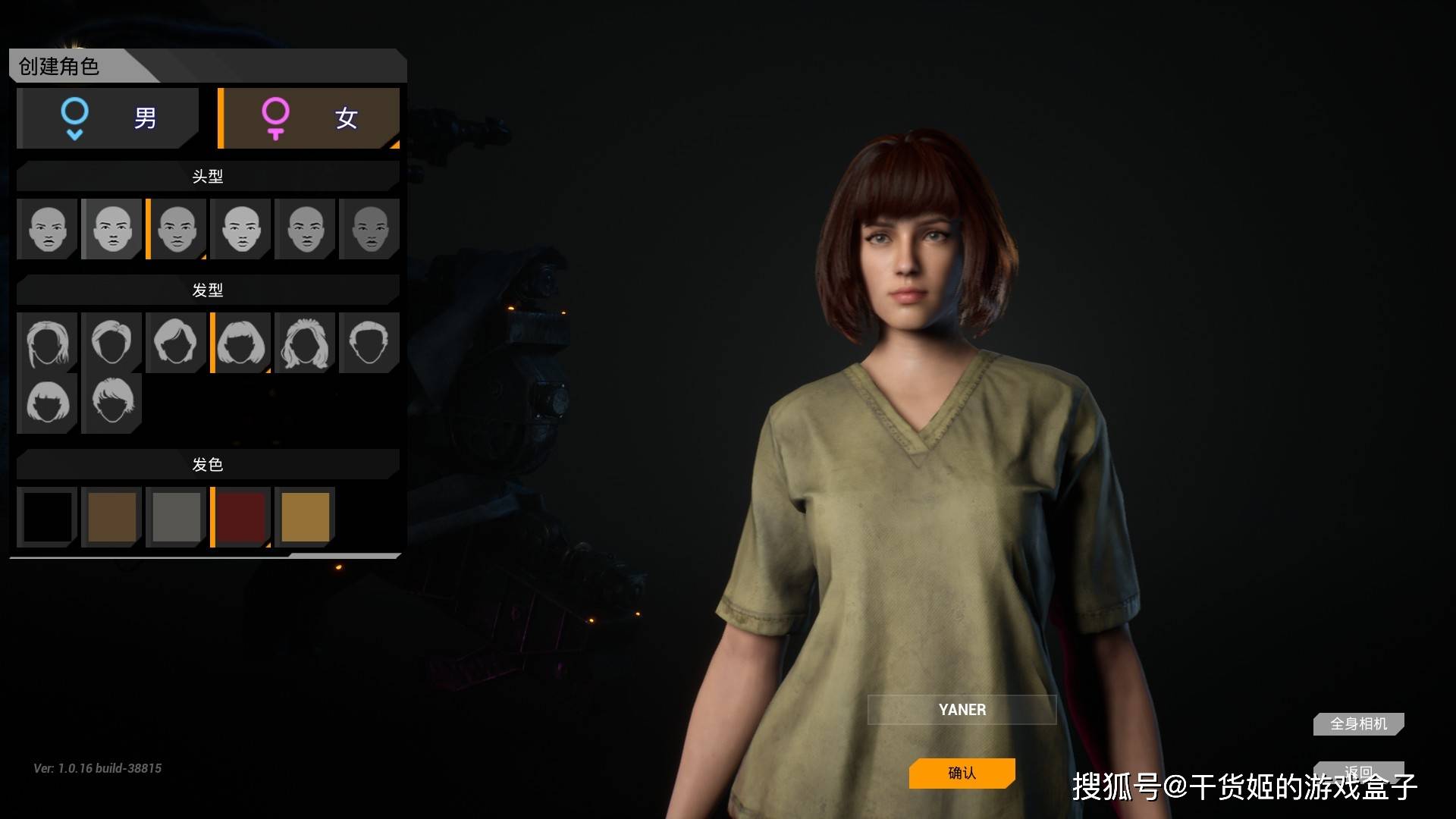Viewport: 1456px width, 819px height.
Task: Select the darkest-skinned head type
Action: pos(370,229)
